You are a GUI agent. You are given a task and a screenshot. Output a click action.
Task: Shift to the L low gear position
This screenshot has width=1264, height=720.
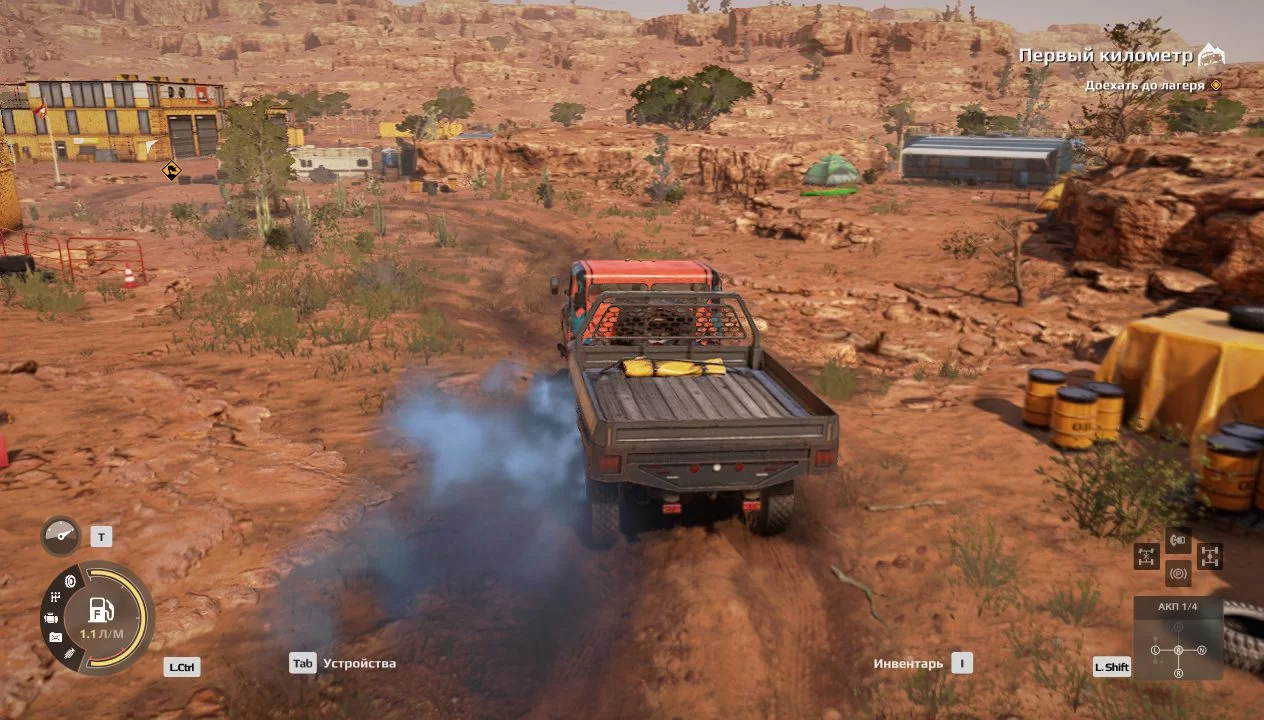1155,651
